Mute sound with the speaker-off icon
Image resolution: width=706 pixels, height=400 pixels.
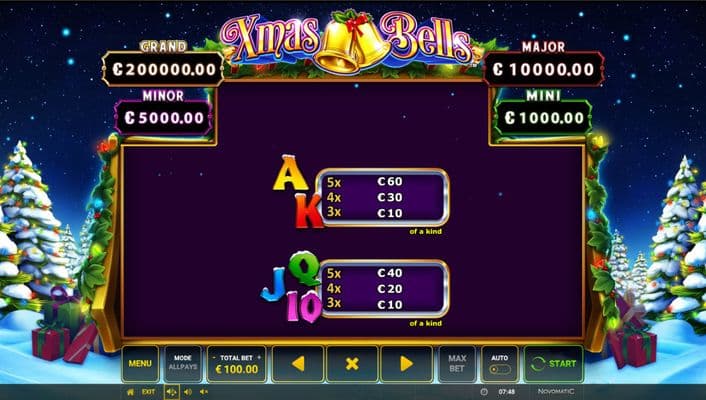pyautogui.click(x=205, y=392)
